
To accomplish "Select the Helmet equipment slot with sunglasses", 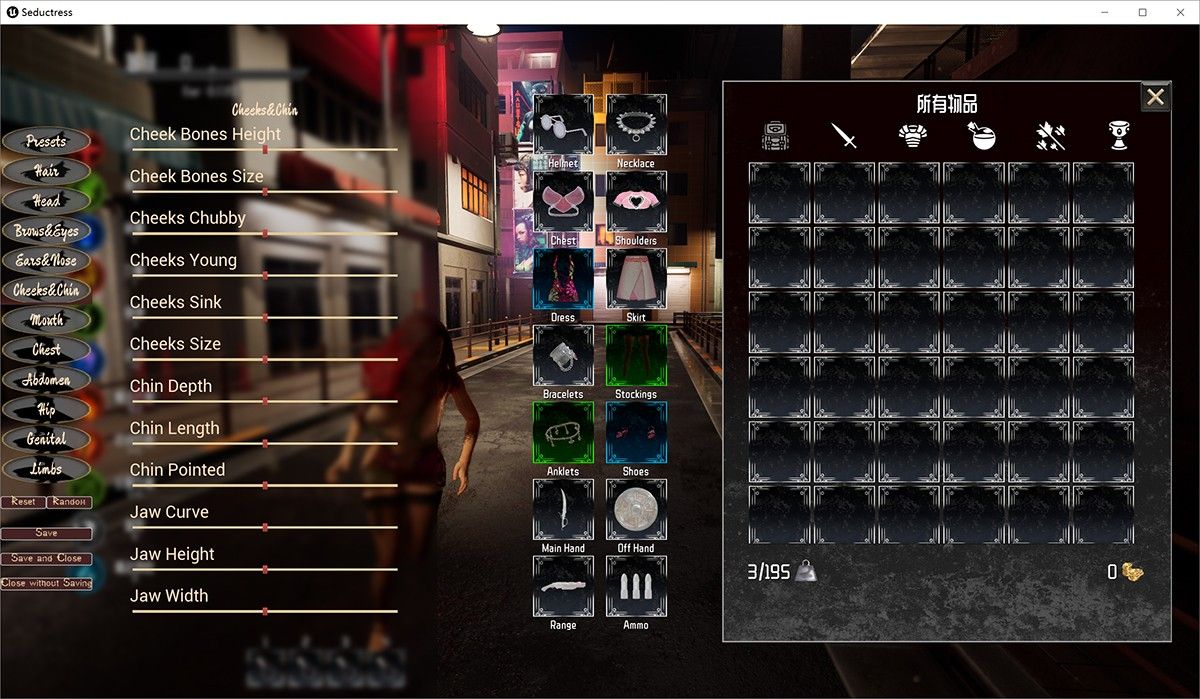I will pyautogui.click(x=563, y=125).
